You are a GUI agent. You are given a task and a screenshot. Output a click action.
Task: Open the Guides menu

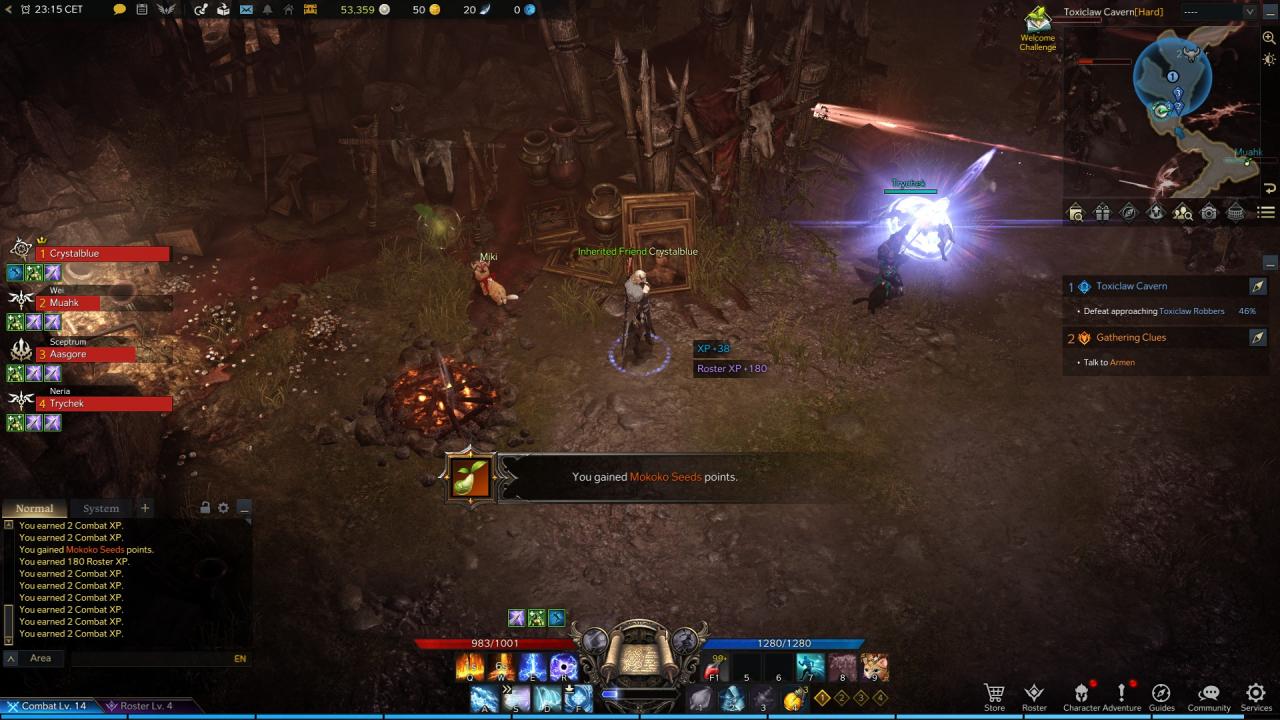pos(1161,696)
